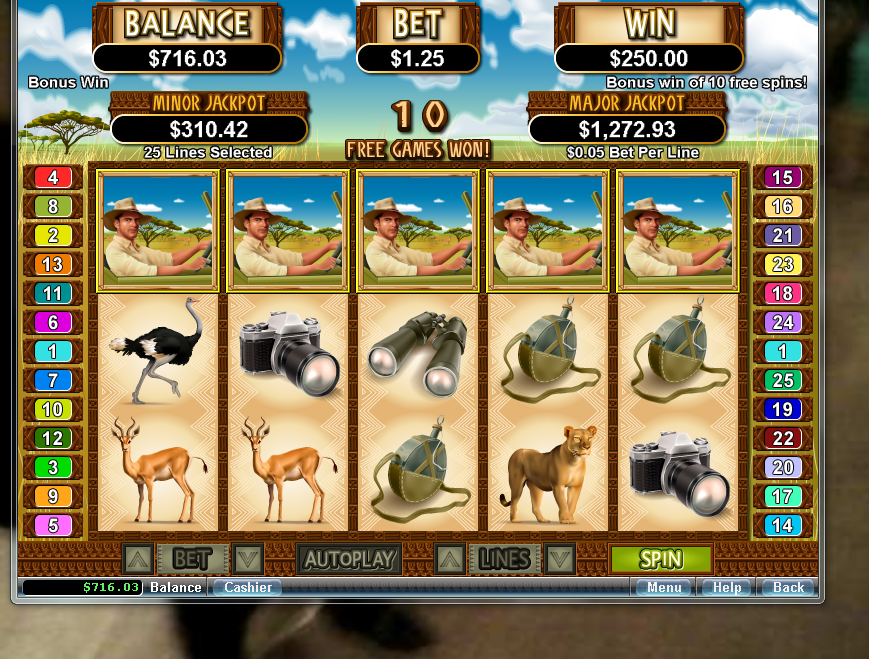Image resolution: width=869 pixels, height=659 pixels.
Task: Turn on AUTOPLAY
Action: click(349, 559)
